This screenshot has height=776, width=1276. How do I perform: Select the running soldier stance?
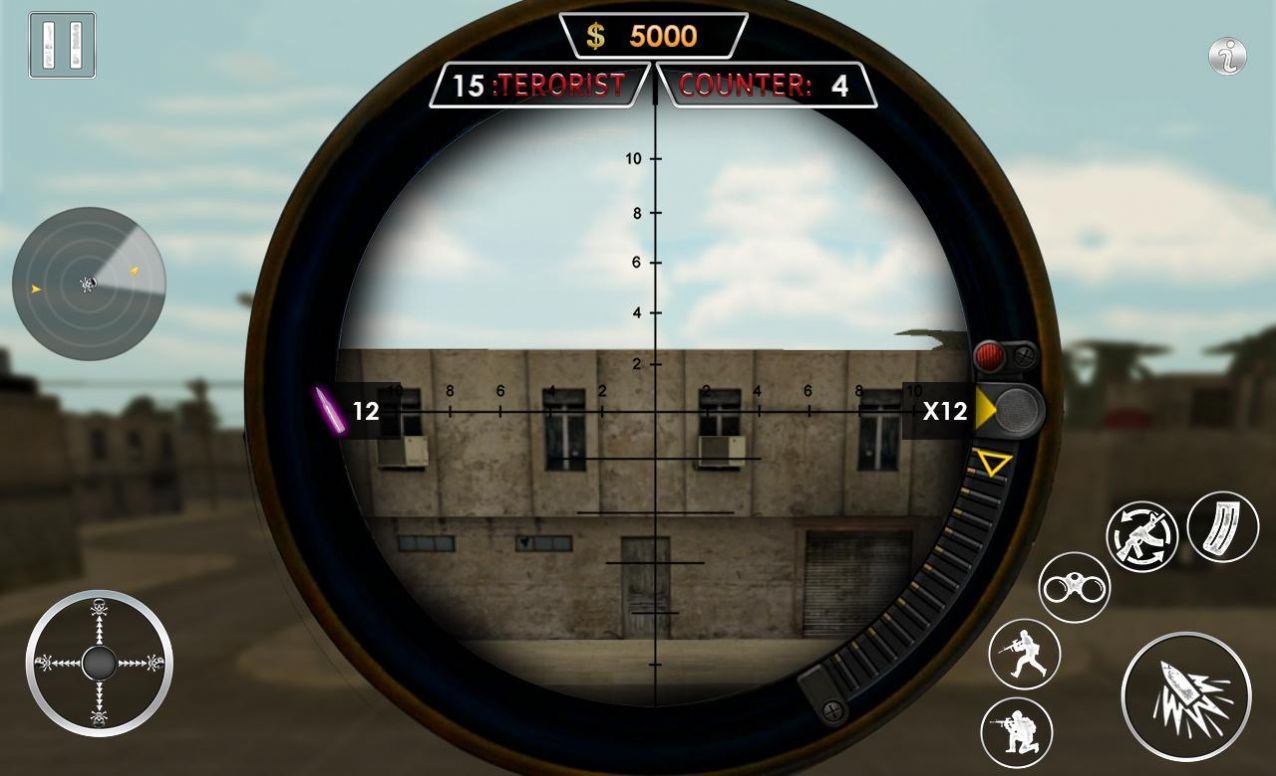point(1024,654)
